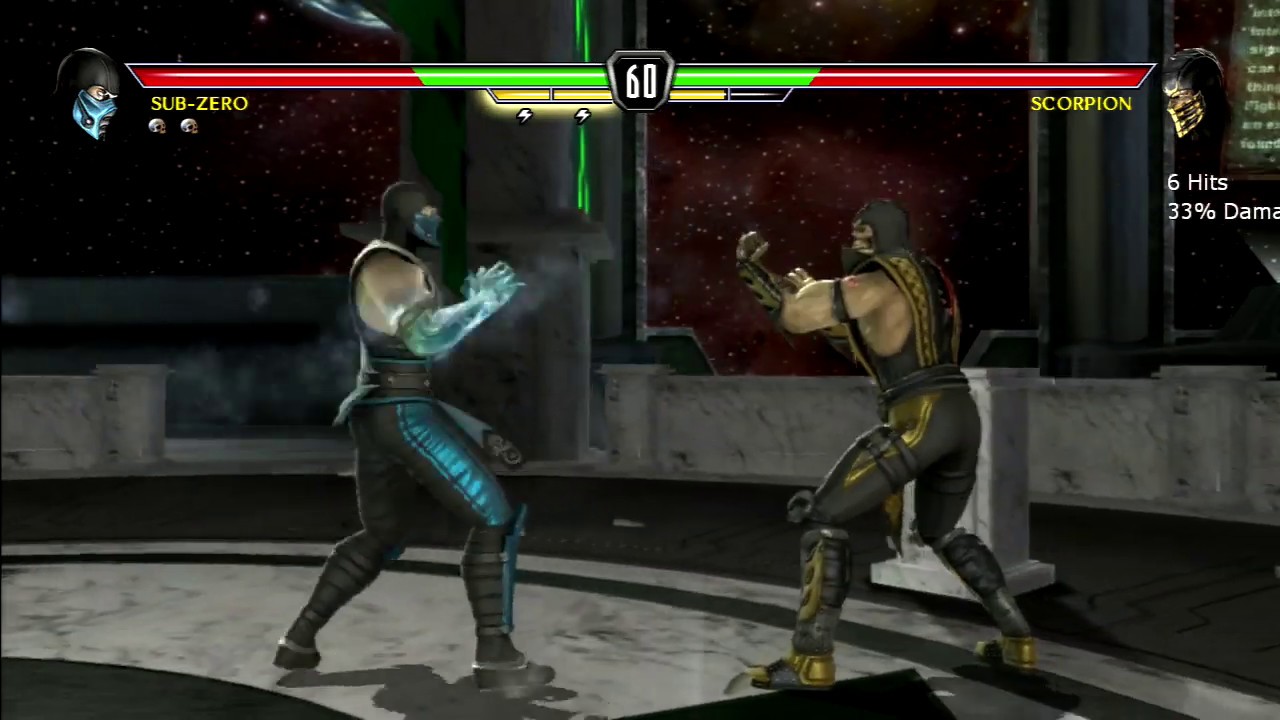Click the second skull round-win icon
1280x720 pixels.
(x=189, y=126)
